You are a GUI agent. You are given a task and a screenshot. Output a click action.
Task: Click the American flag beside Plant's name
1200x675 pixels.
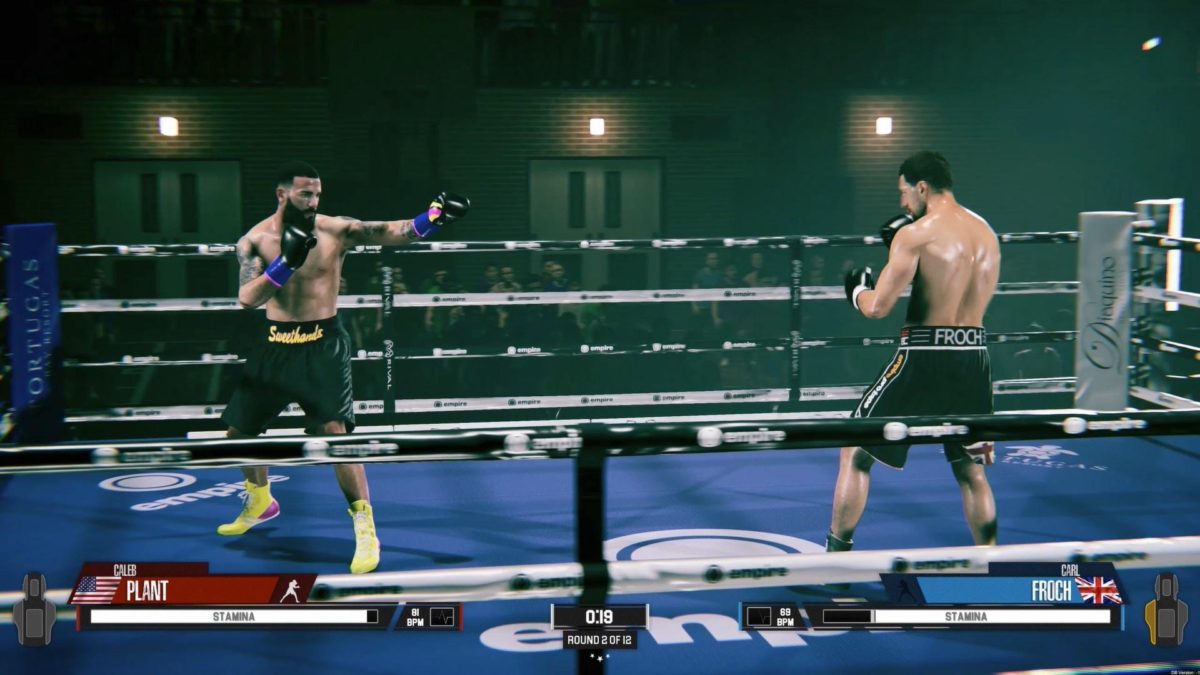pyautogui.click(x=97, y=590)
